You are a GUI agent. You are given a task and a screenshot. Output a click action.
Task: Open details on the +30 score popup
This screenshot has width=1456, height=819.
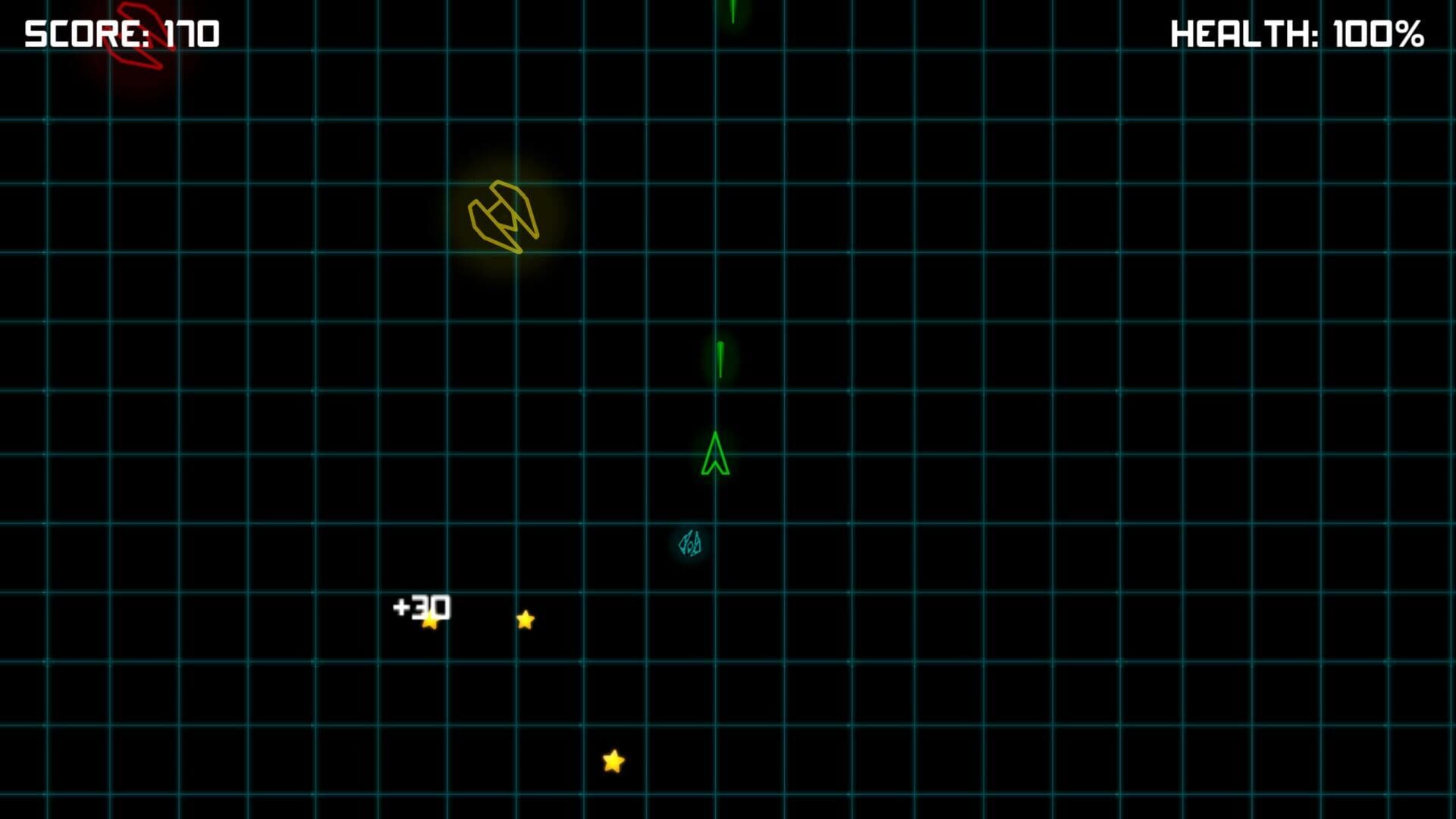coord(422,607)
